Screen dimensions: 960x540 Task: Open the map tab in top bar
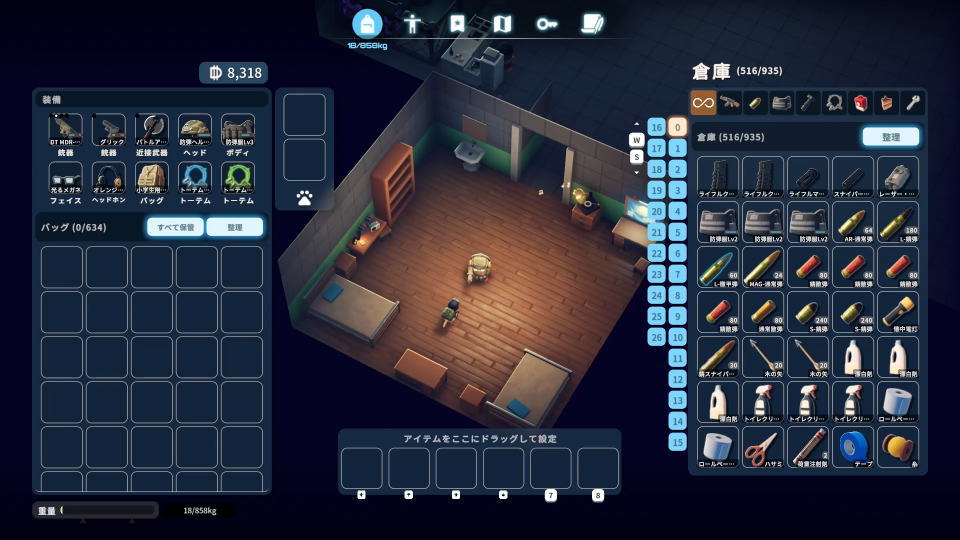[502, 23]
